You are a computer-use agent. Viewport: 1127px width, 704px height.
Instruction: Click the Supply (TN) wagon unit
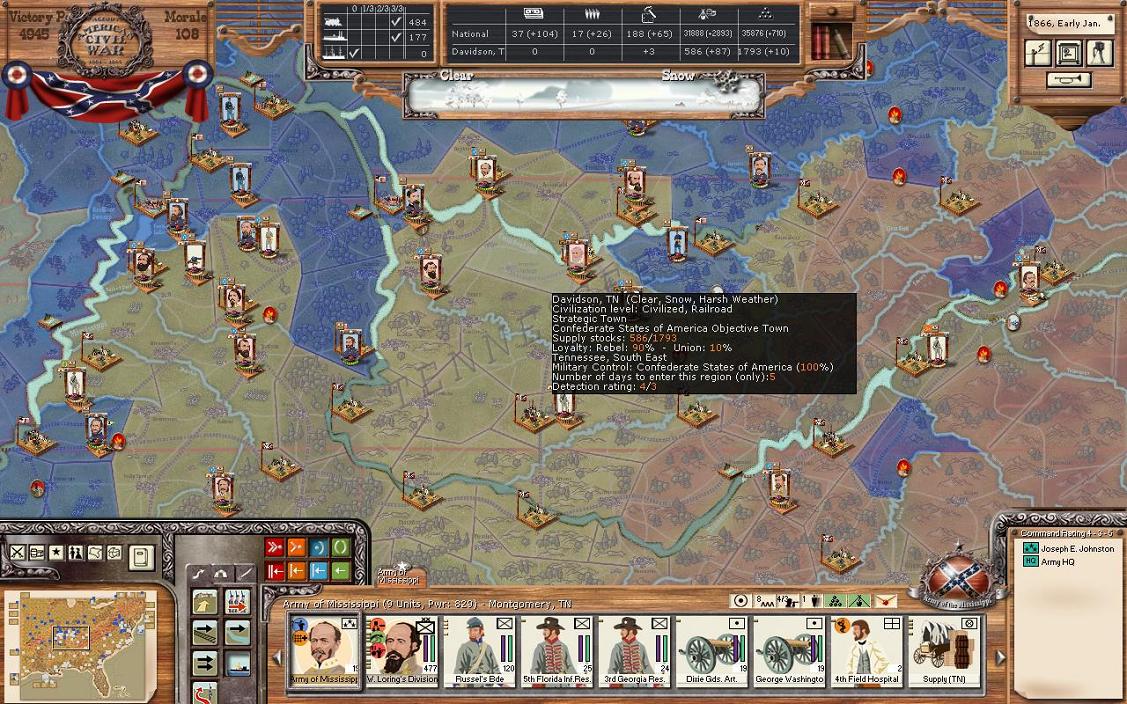[943, 650]
